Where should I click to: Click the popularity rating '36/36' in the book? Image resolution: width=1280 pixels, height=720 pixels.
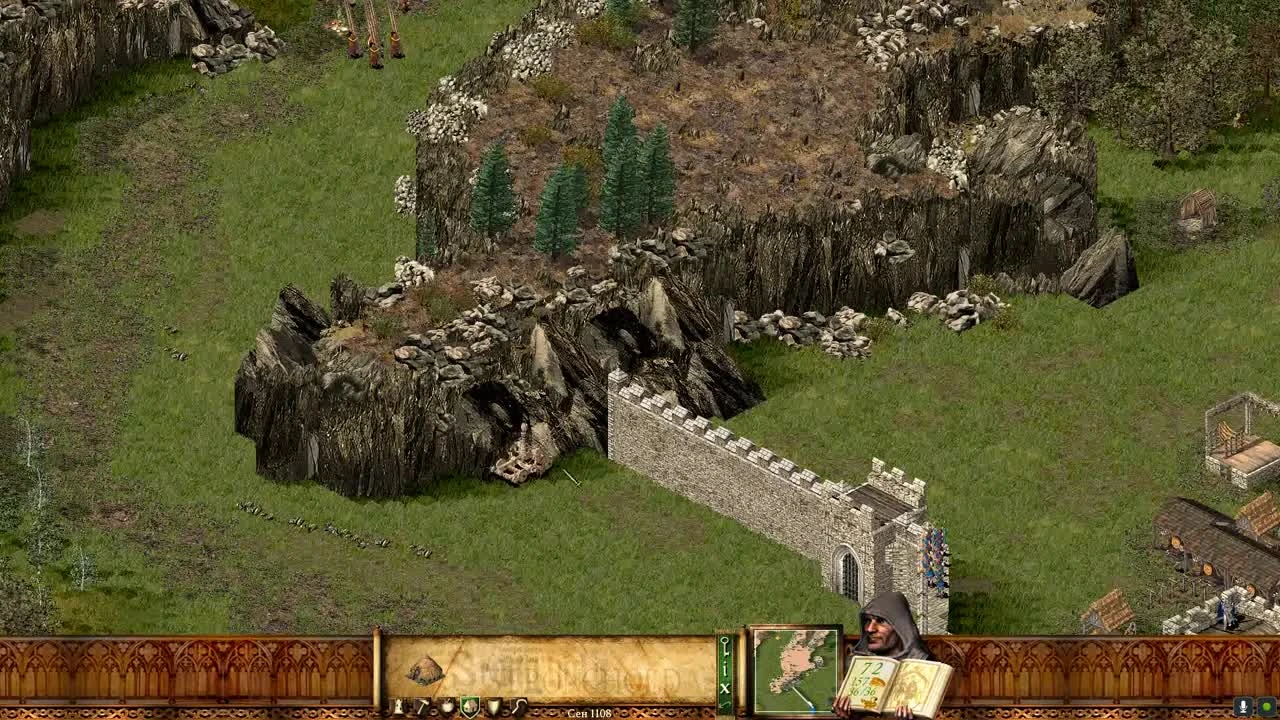862,690
